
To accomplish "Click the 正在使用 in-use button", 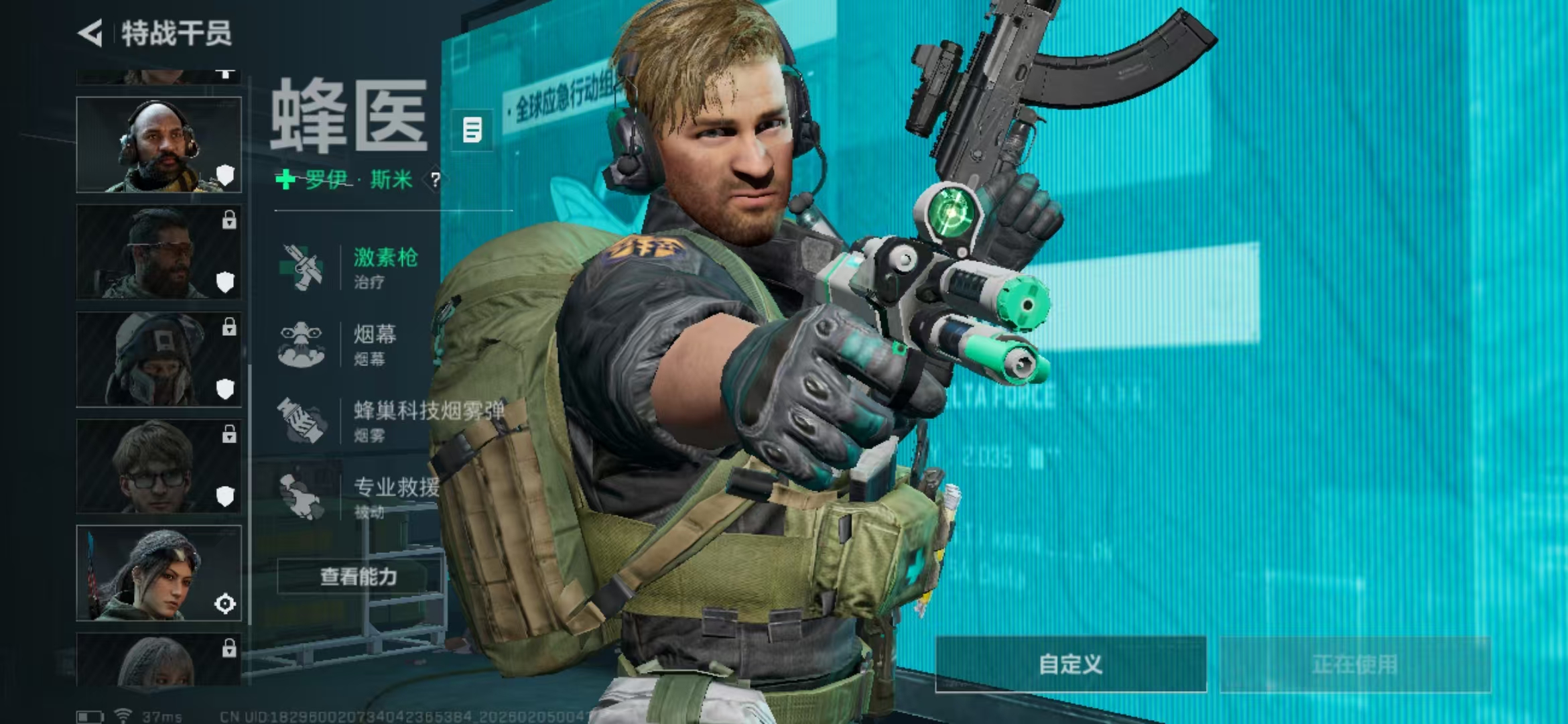I will click(x=1355, y=664).
